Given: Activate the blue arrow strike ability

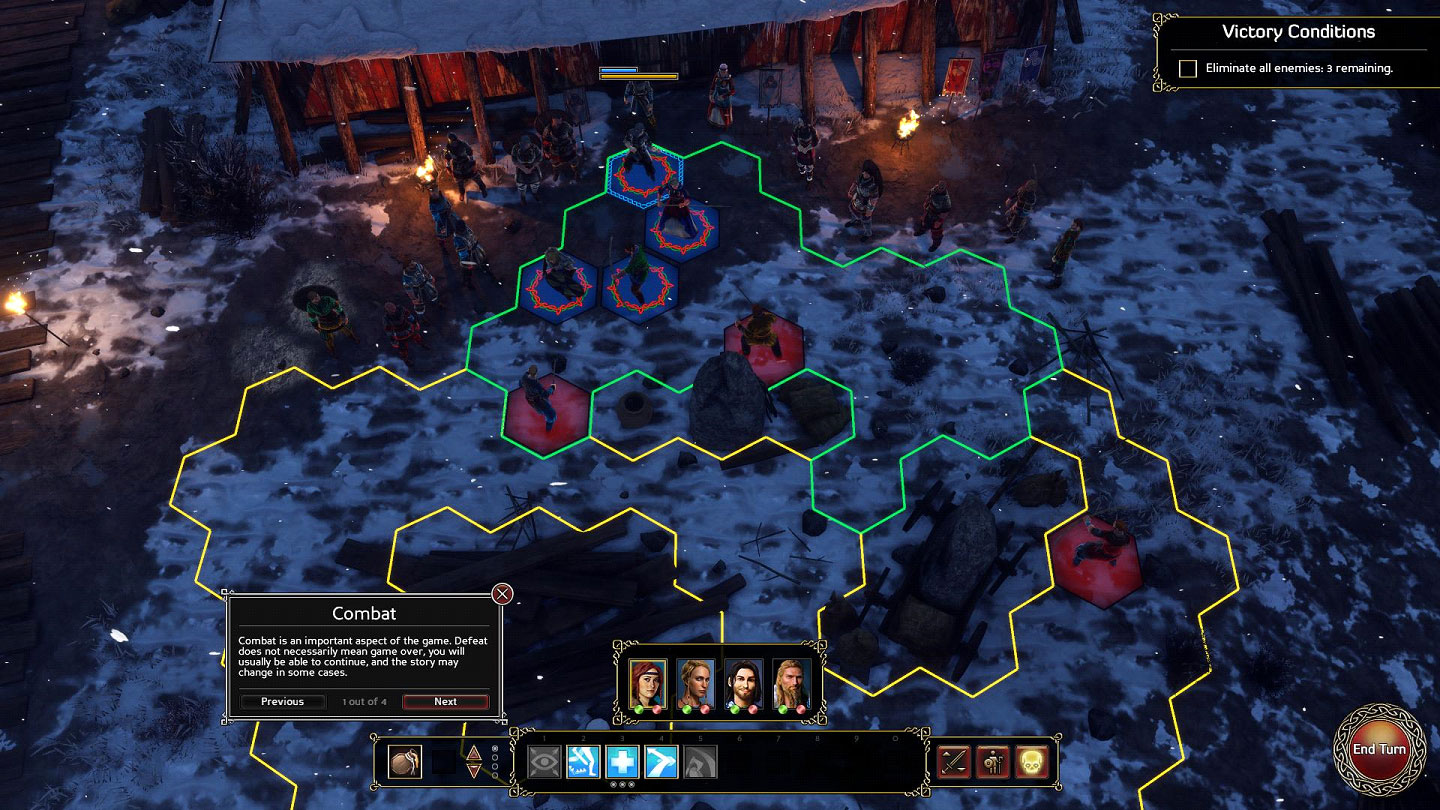Looking at the screenshot, I should (660, 762).
